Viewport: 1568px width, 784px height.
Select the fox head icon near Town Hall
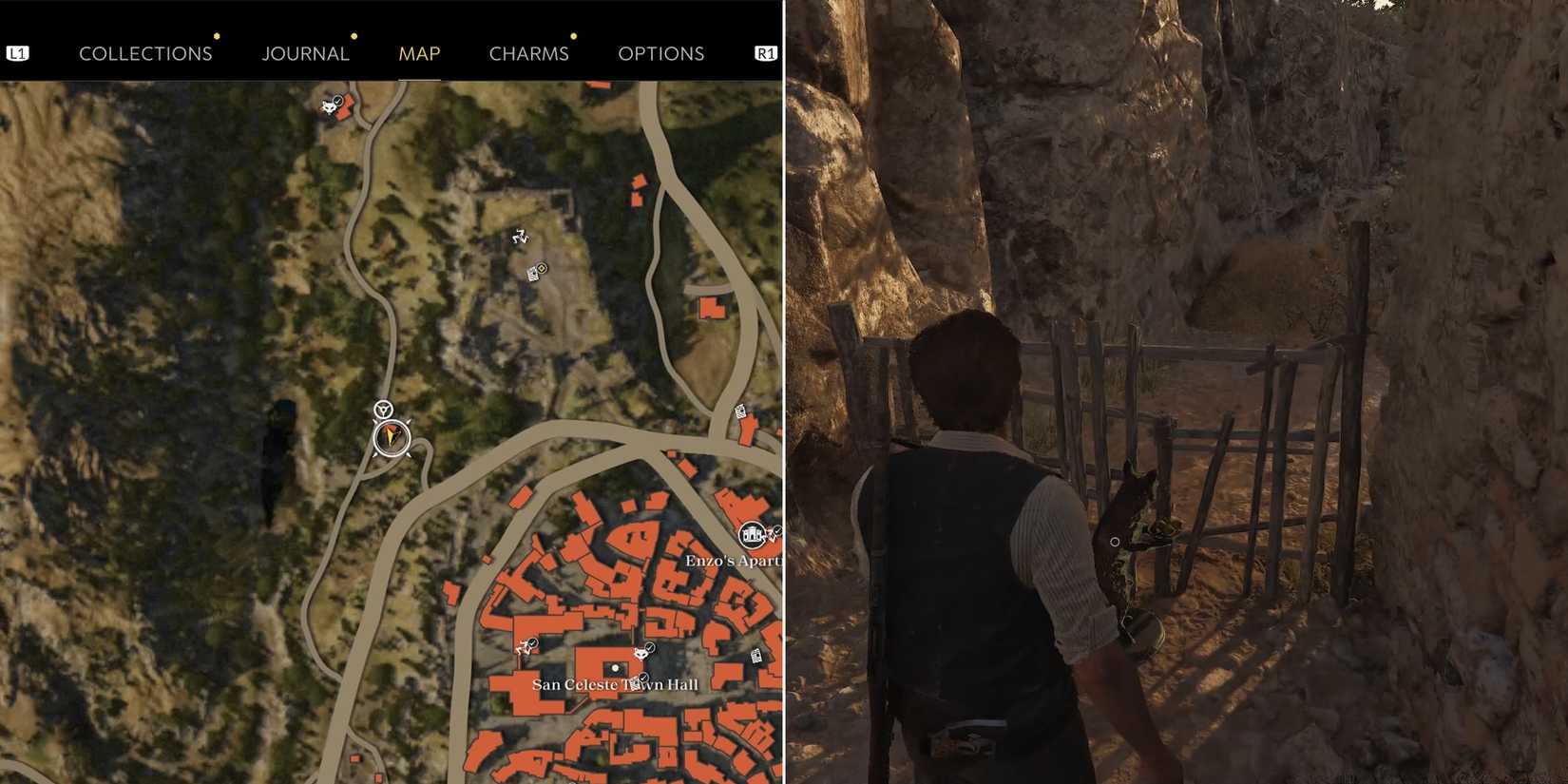click(641, 654)
